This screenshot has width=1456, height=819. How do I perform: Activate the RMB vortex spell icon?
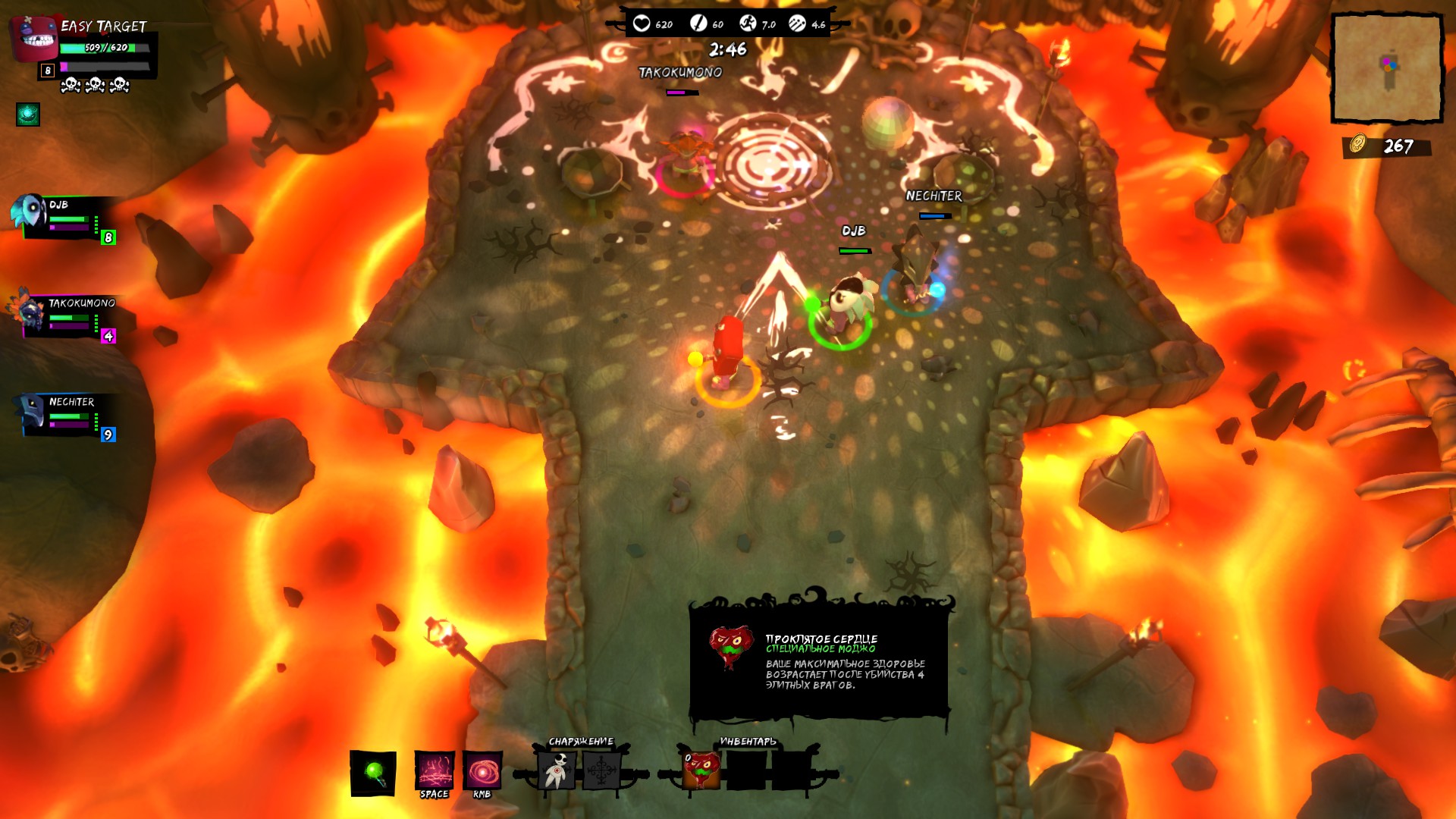pyautogui.click(x=482, y=771)
